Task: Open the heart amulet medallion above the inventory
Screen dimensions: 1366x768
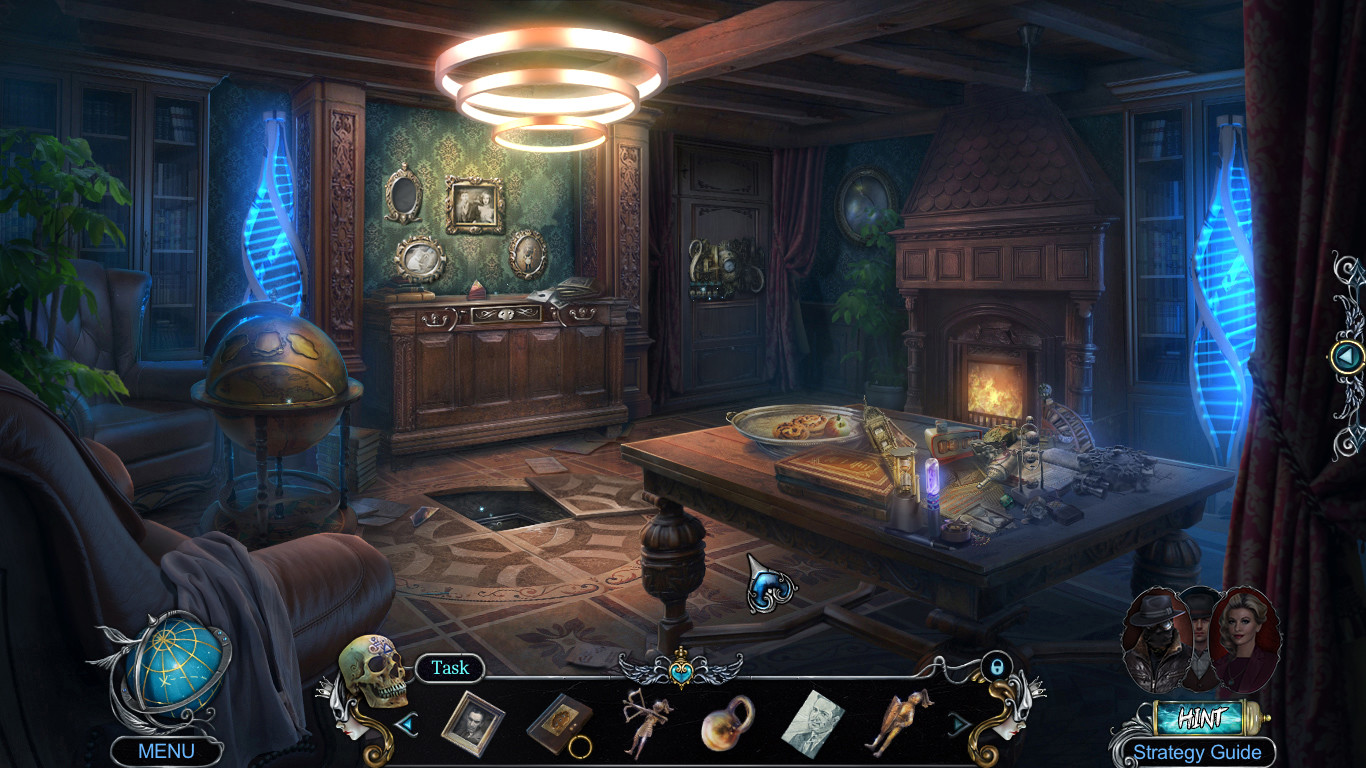Action: [683, 672]
